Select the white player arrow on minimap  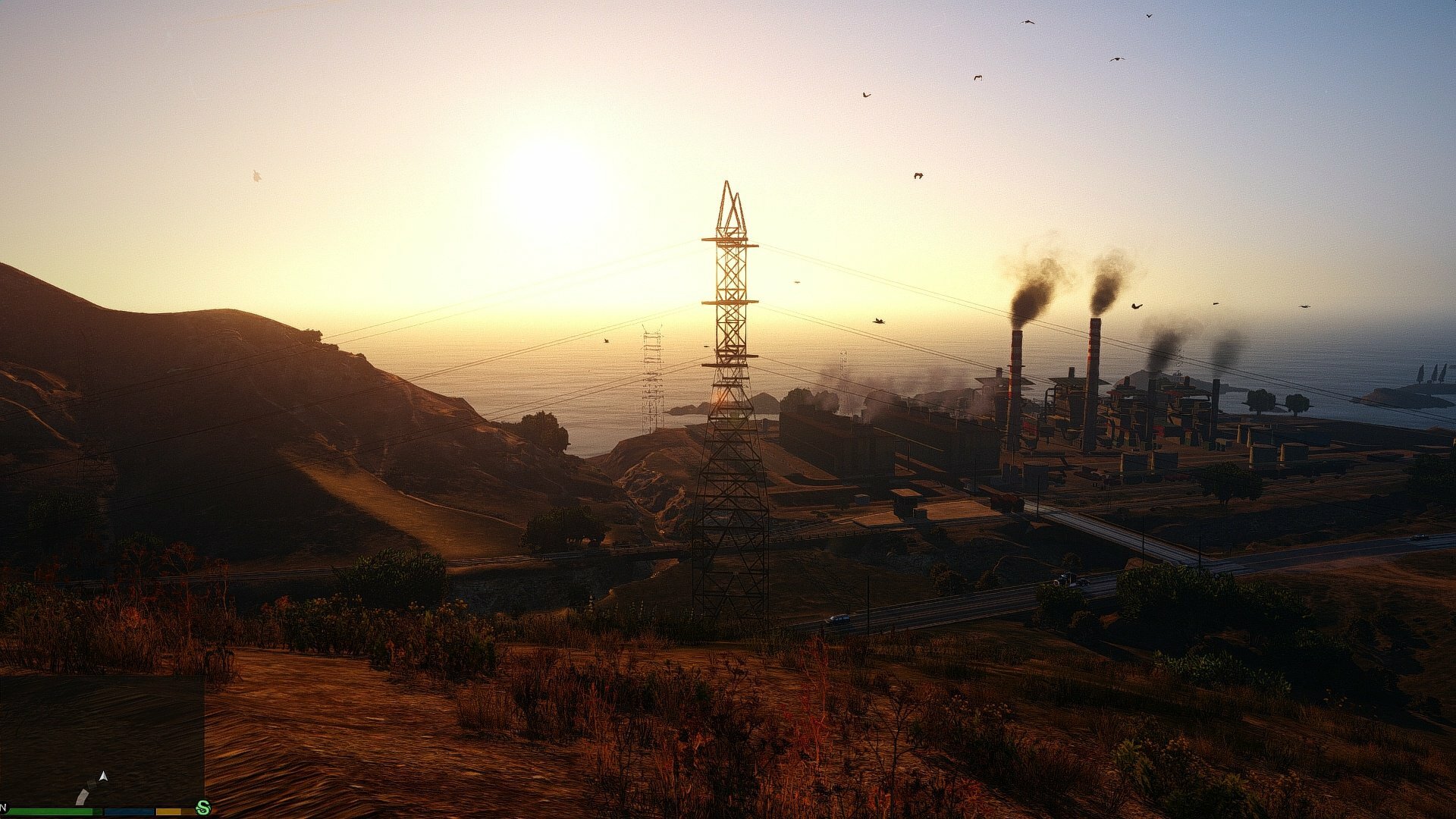(x=104, y=777)
